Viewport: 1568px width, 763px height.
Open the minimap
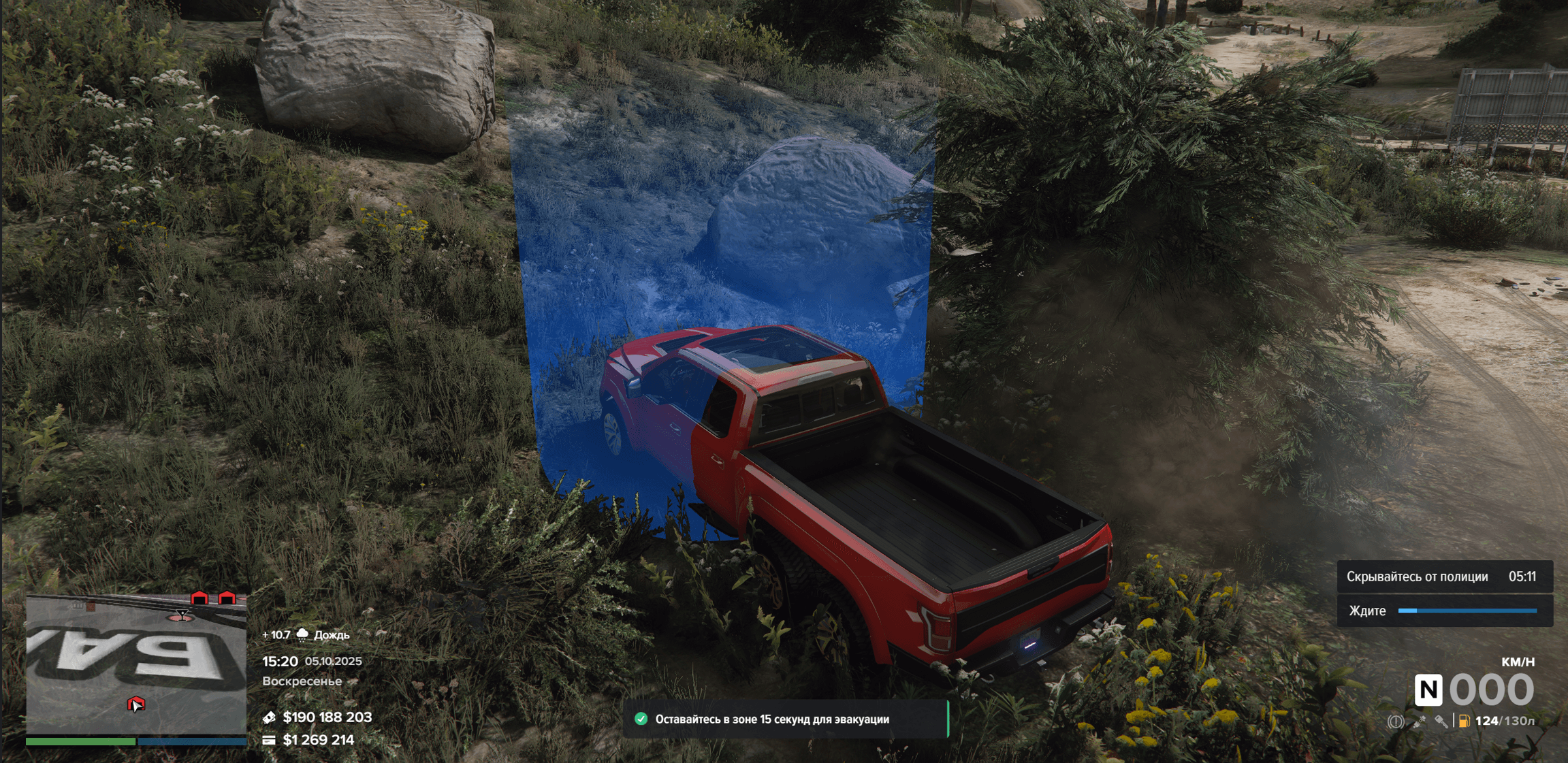pos(136,664)
